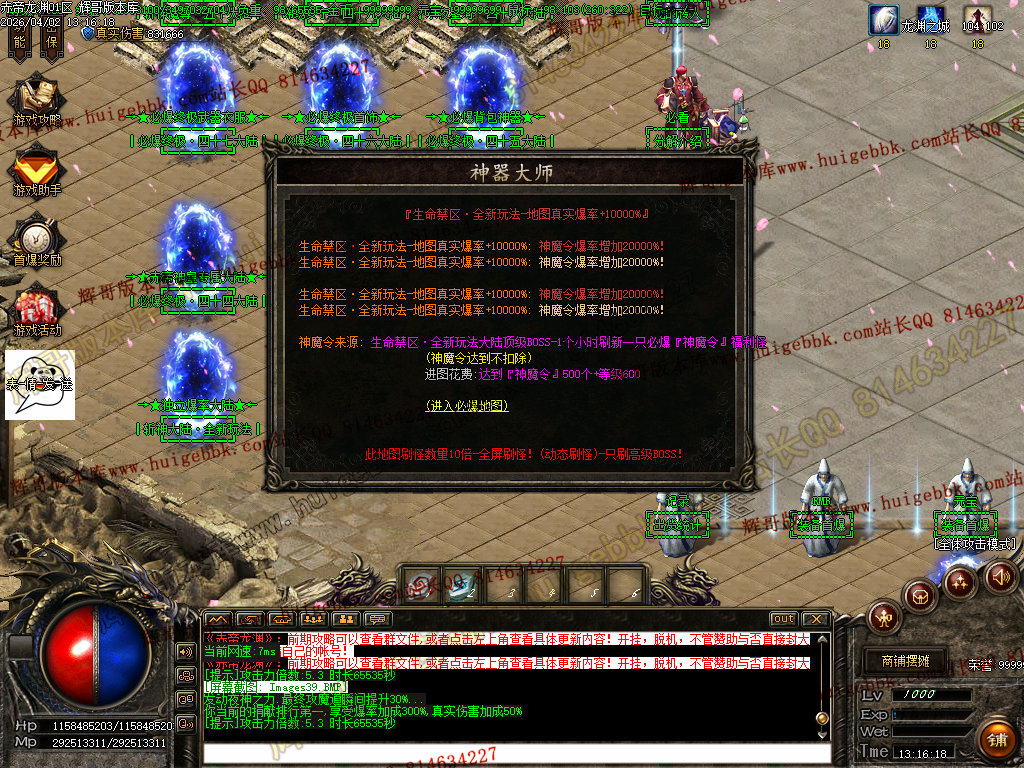The image size is (1024, 768).
Task: Open the 游戏活动 events icon
Action: [37, 310]
